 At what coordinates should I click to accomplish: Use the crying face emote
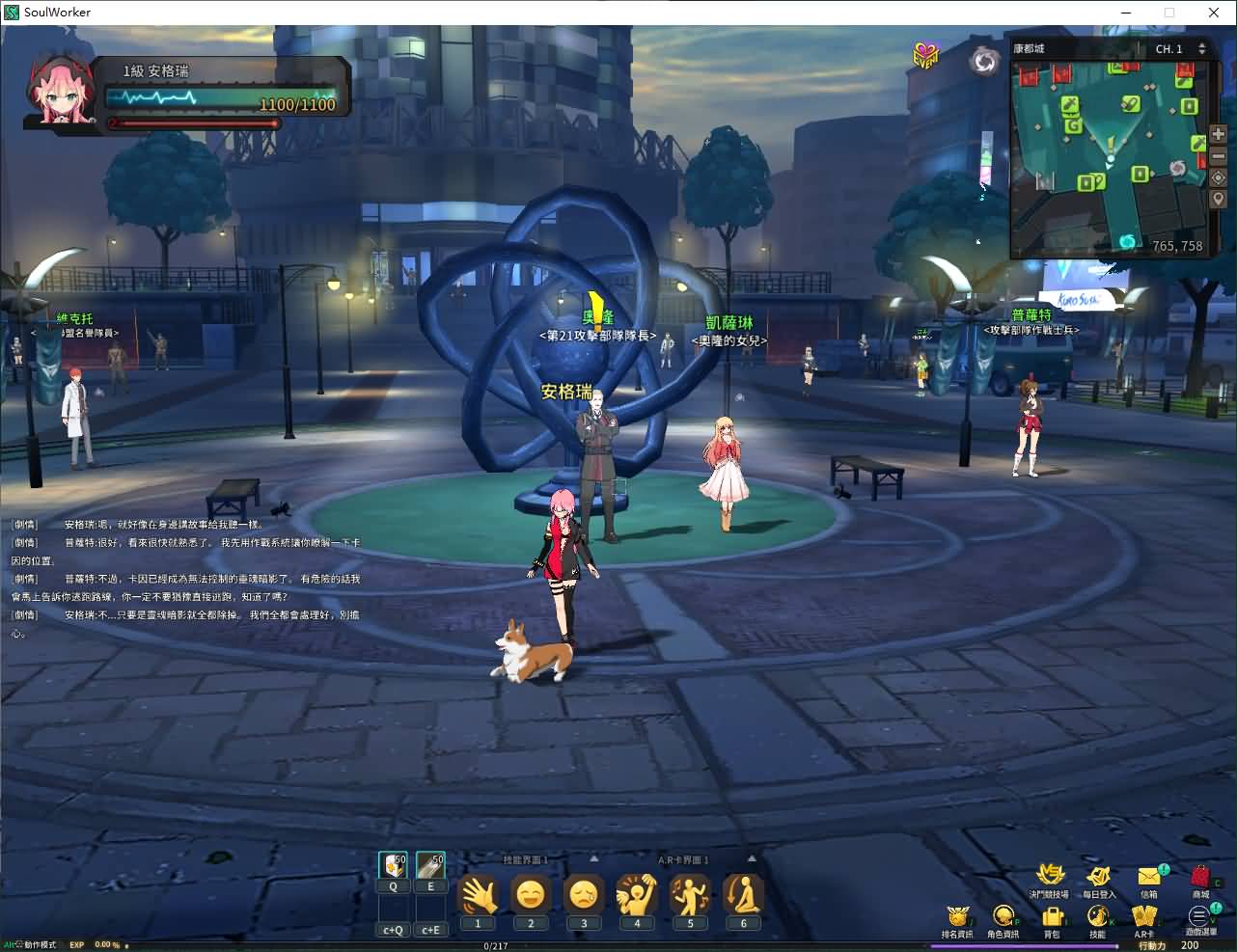point(584,896)
